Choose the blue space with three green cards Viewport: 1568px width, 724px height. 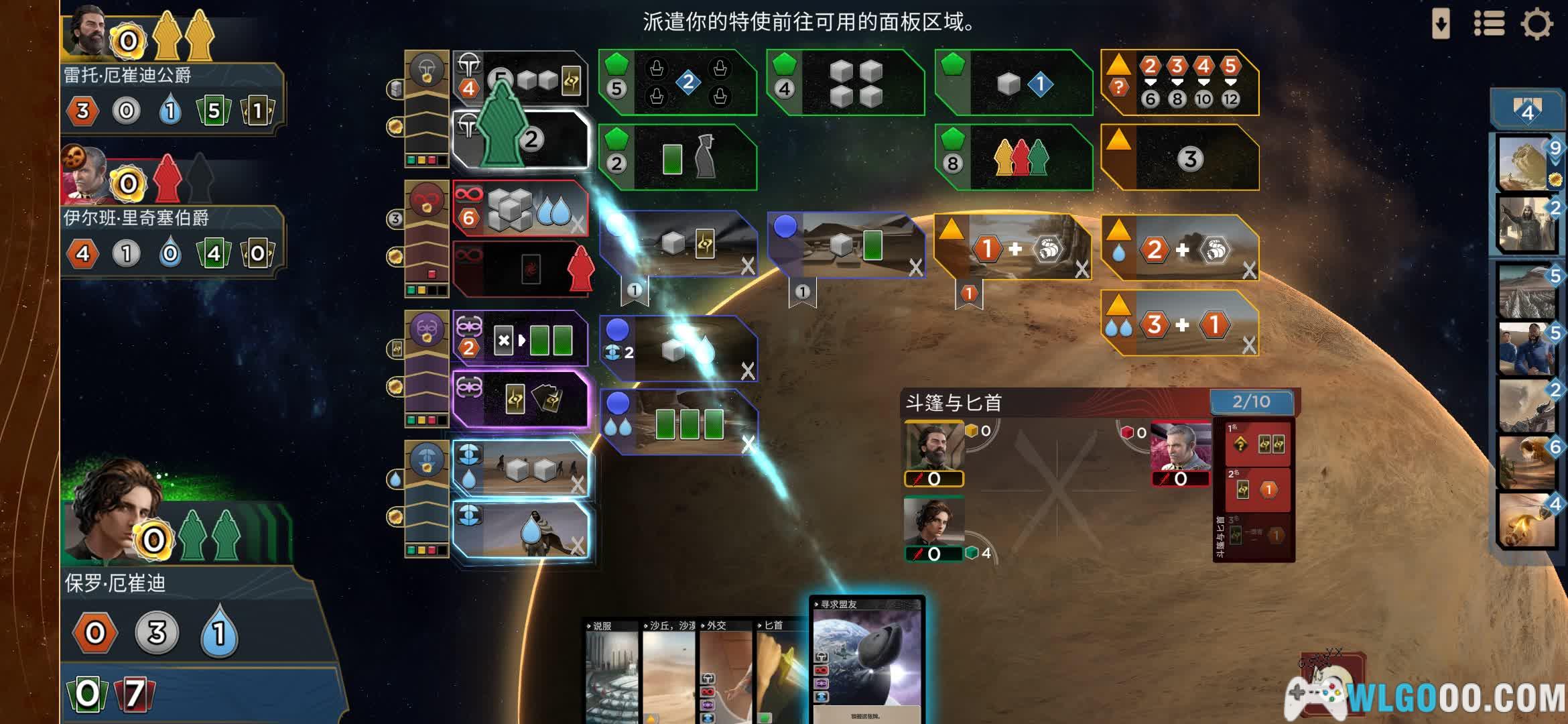679,422
